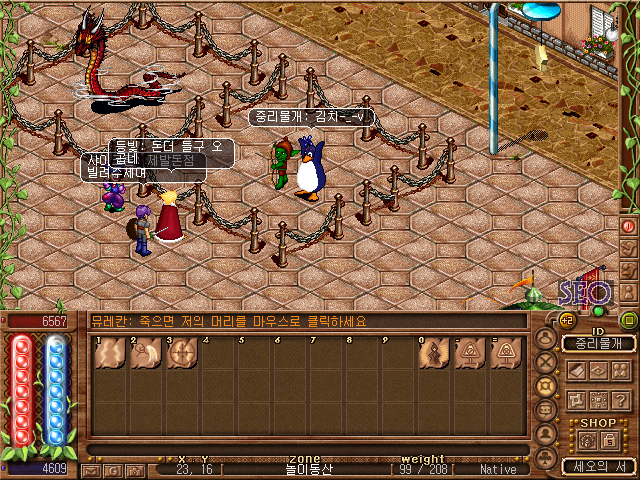Click the crossed swords round button
This screenshot has height=480, width=640.
(x=547, y=361)
